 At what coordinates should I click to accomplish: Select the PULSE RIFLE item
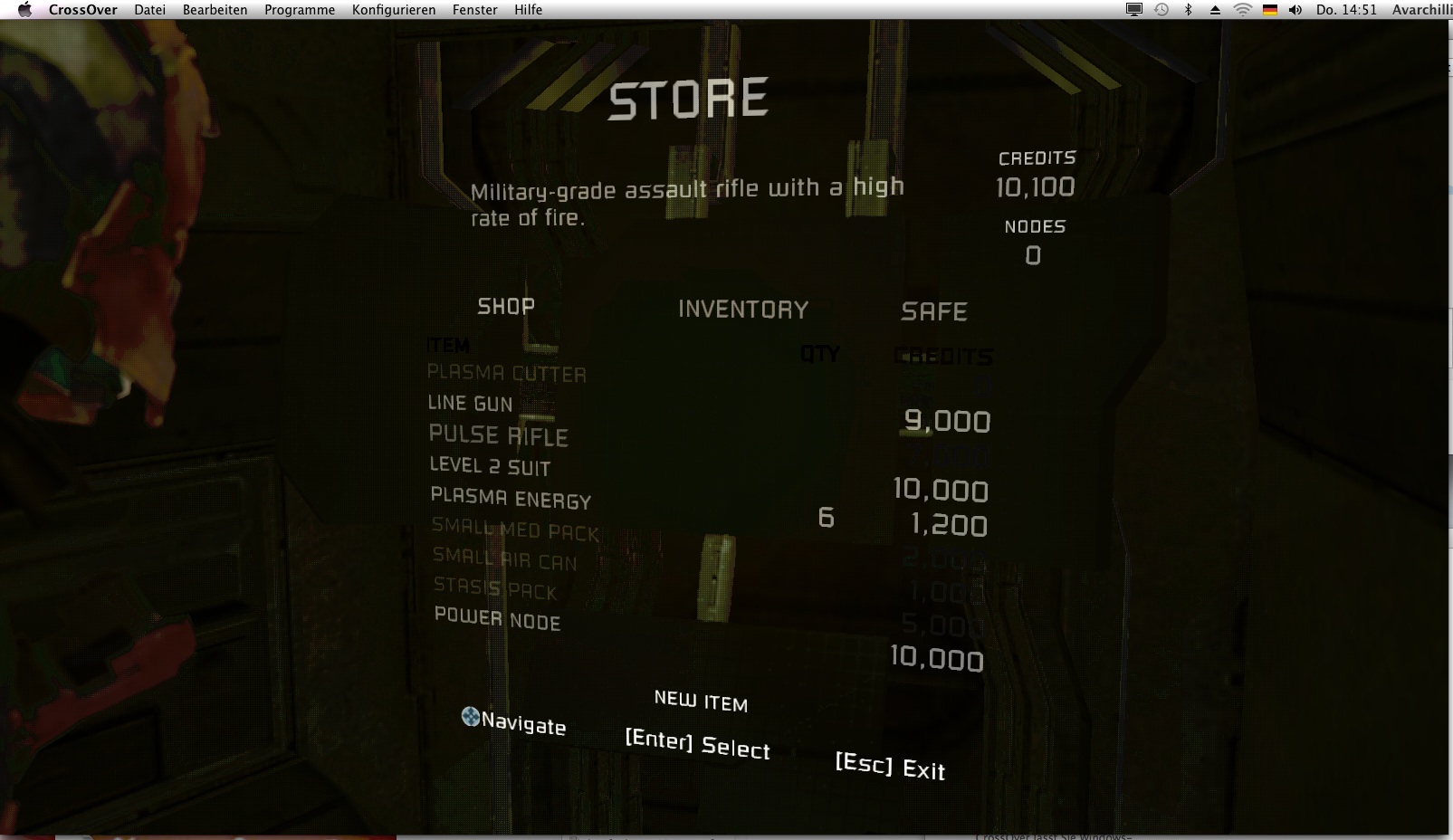pyautogui.click(x=499, y=434)
